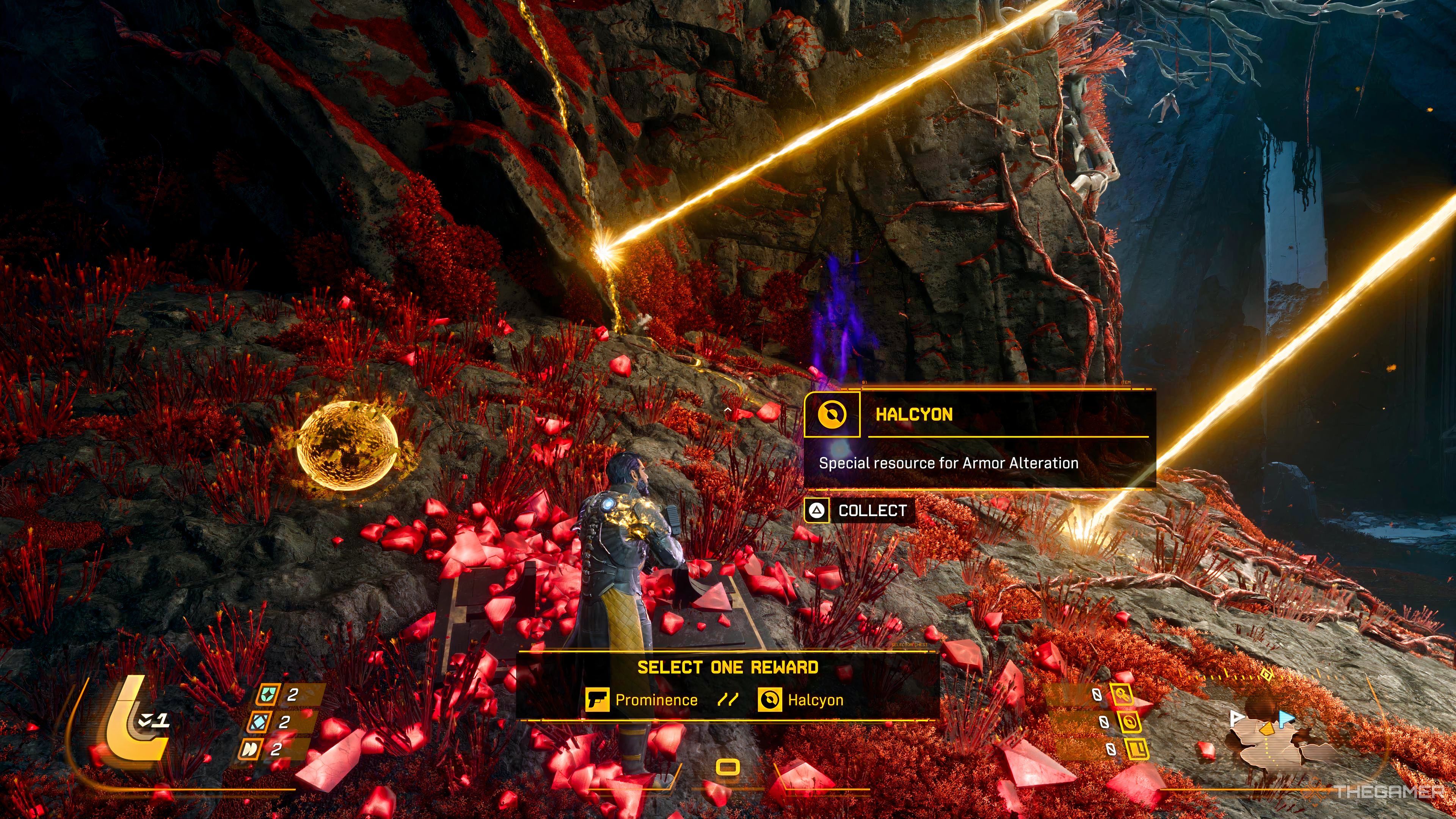Select the Halcyon resource counter icon
Image resolution: width=1456 pixels, height=819 pixels.
(x=1128, y=722)
